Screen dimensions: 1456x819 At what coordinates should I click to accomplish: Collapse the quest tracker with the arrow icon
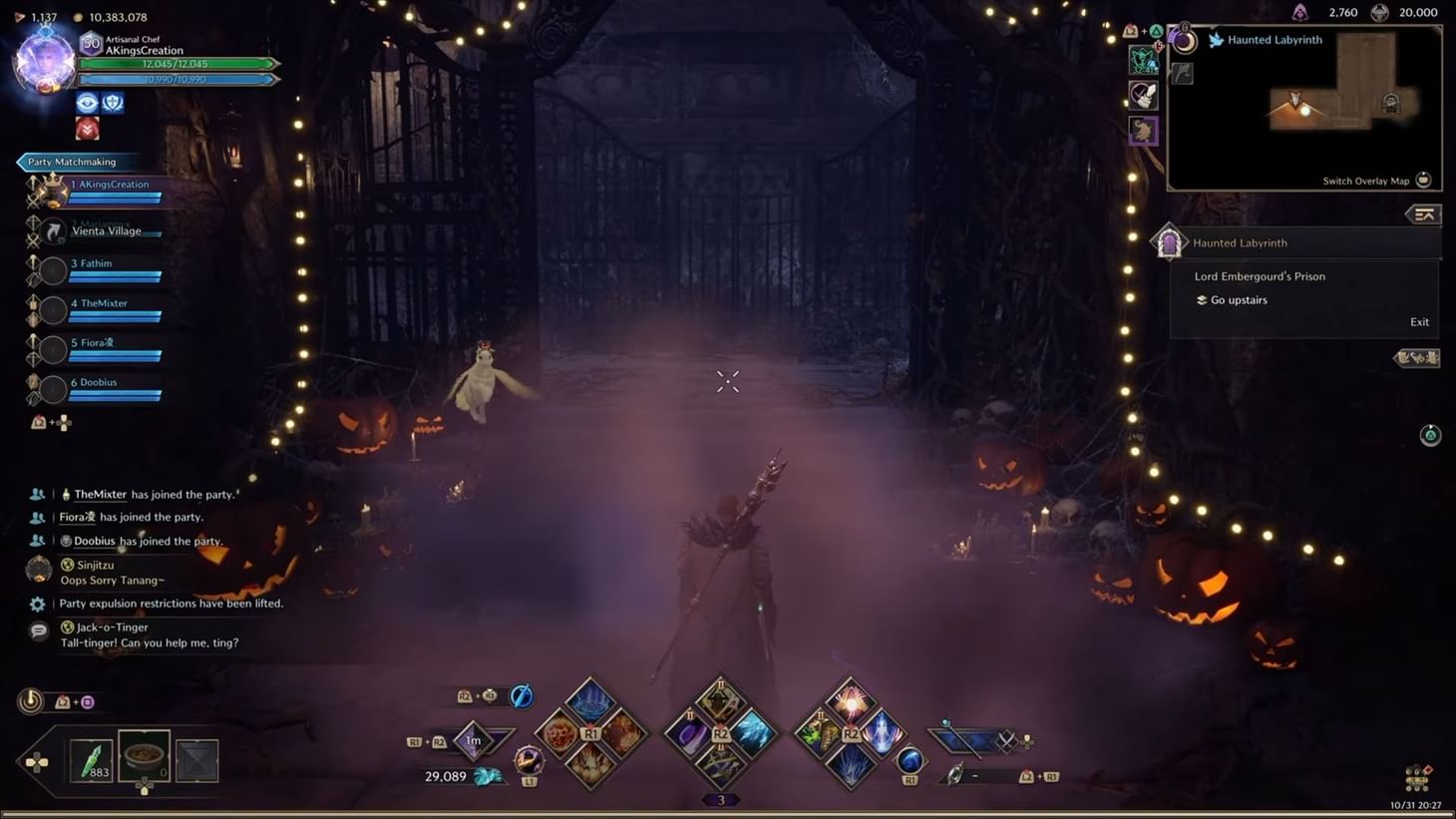[1424, 214]
